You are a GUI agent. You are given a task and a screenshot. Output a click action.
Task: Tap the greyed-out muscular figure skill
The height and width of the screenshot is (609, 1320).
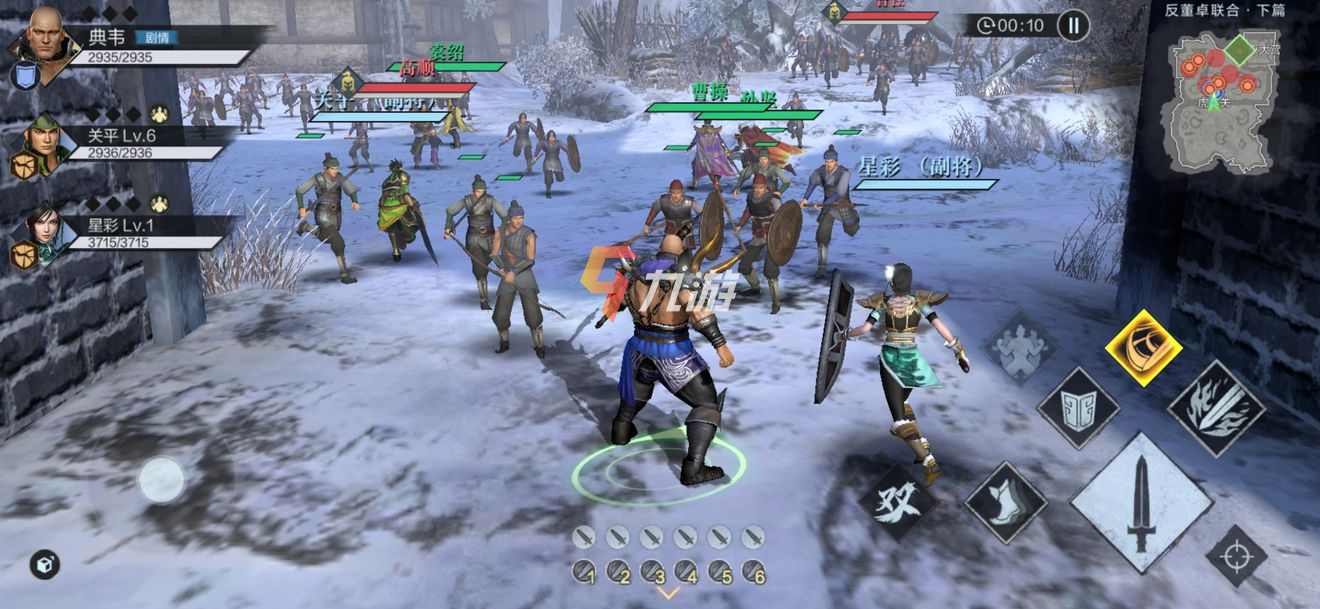tap(1021, 348)
